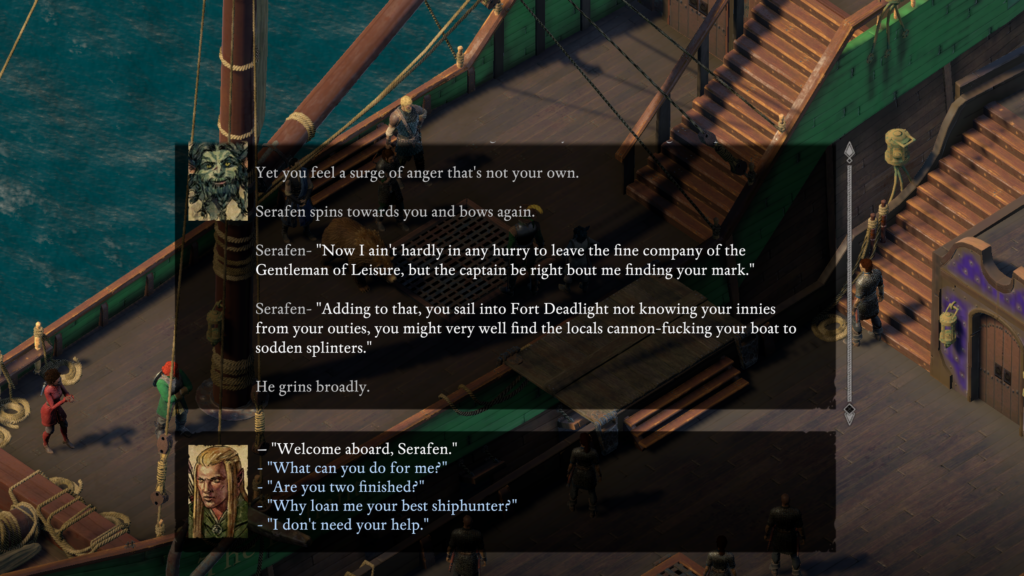Click the dialogue log scroll-up arrow

click(x=849, y=151)
